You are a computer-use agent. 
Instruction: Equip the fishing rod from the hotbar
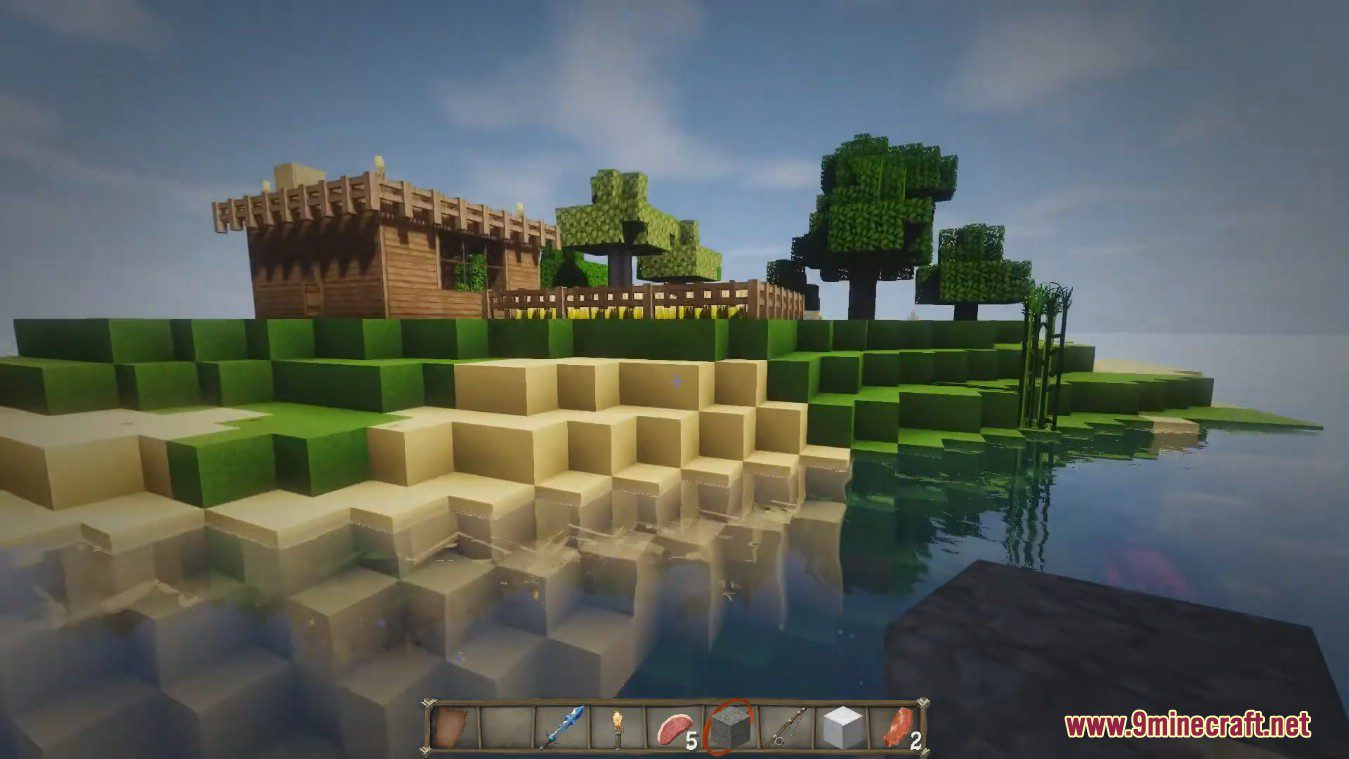783,728
